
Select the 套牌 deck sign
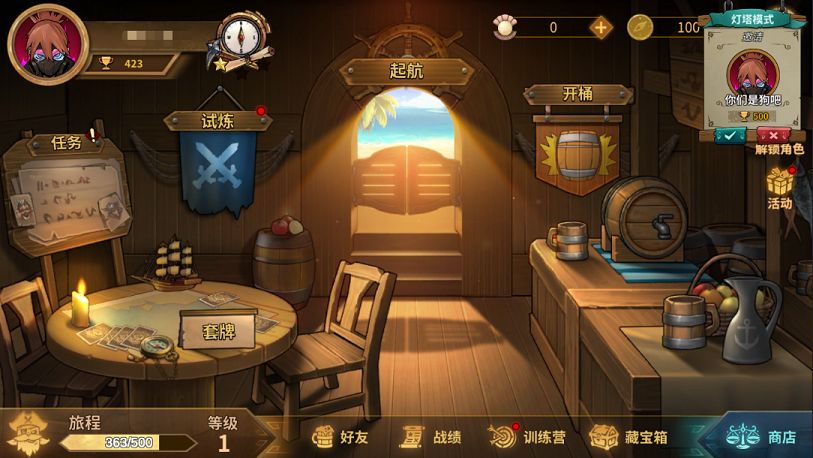(x=220, y=330)
